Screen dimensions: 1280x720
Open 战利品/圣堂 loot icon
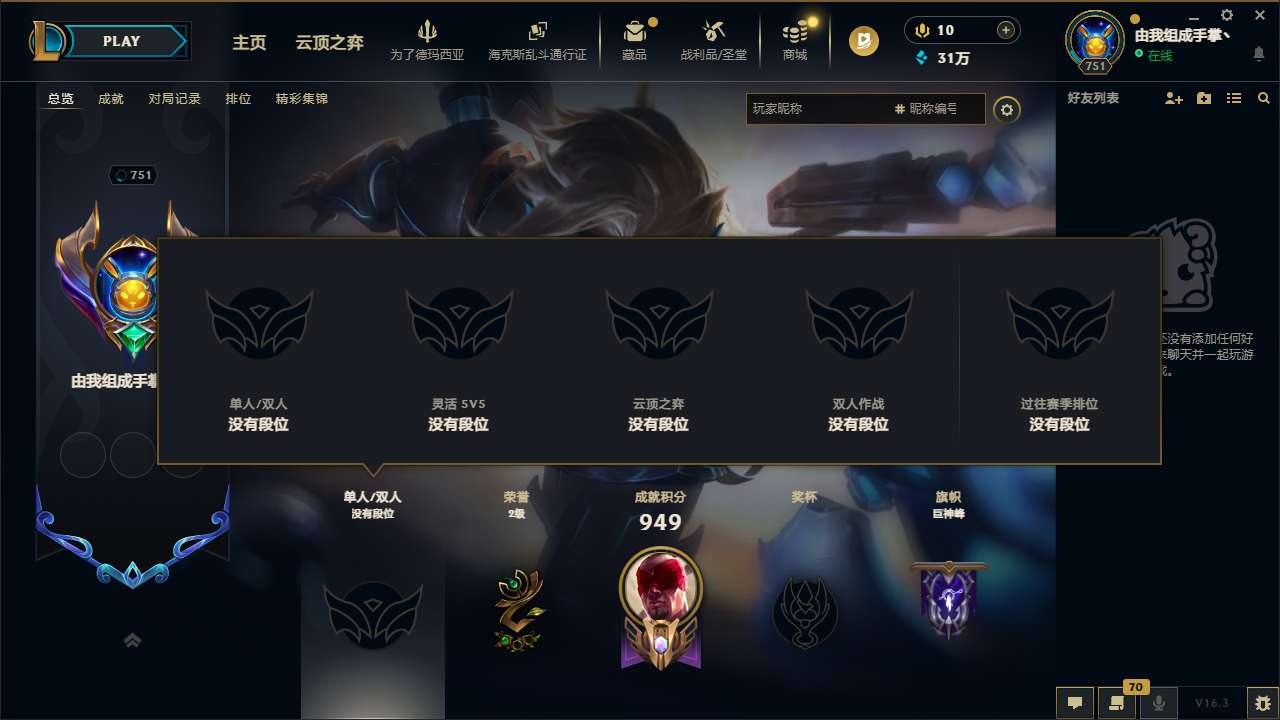715,40
